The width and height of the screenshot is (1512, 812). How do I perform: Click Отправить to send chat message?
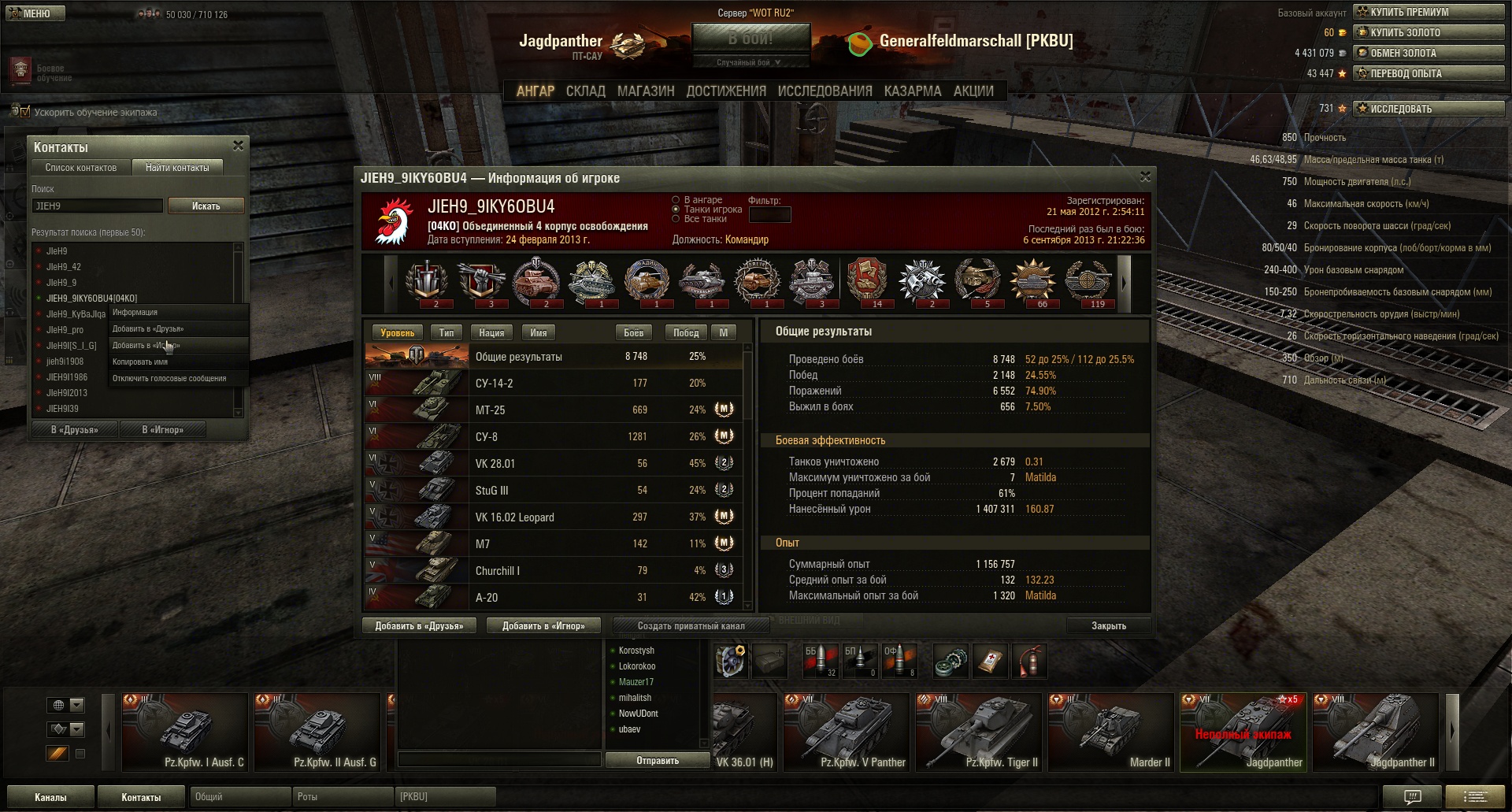pyautogui.click(x=657, y=761)
